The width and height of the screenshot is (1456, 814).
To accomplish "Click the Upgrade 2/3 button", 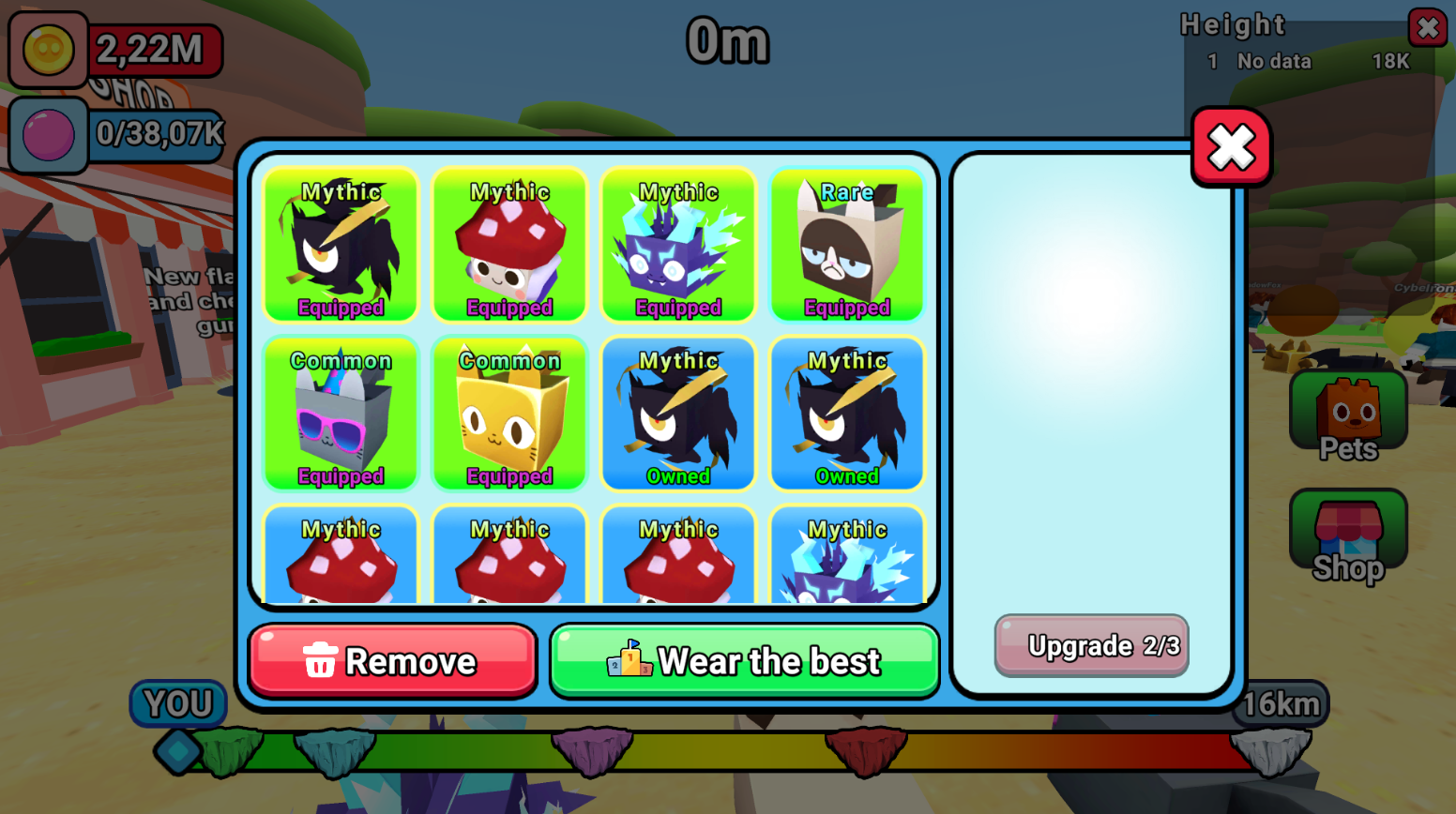I will coord(1090,645).
